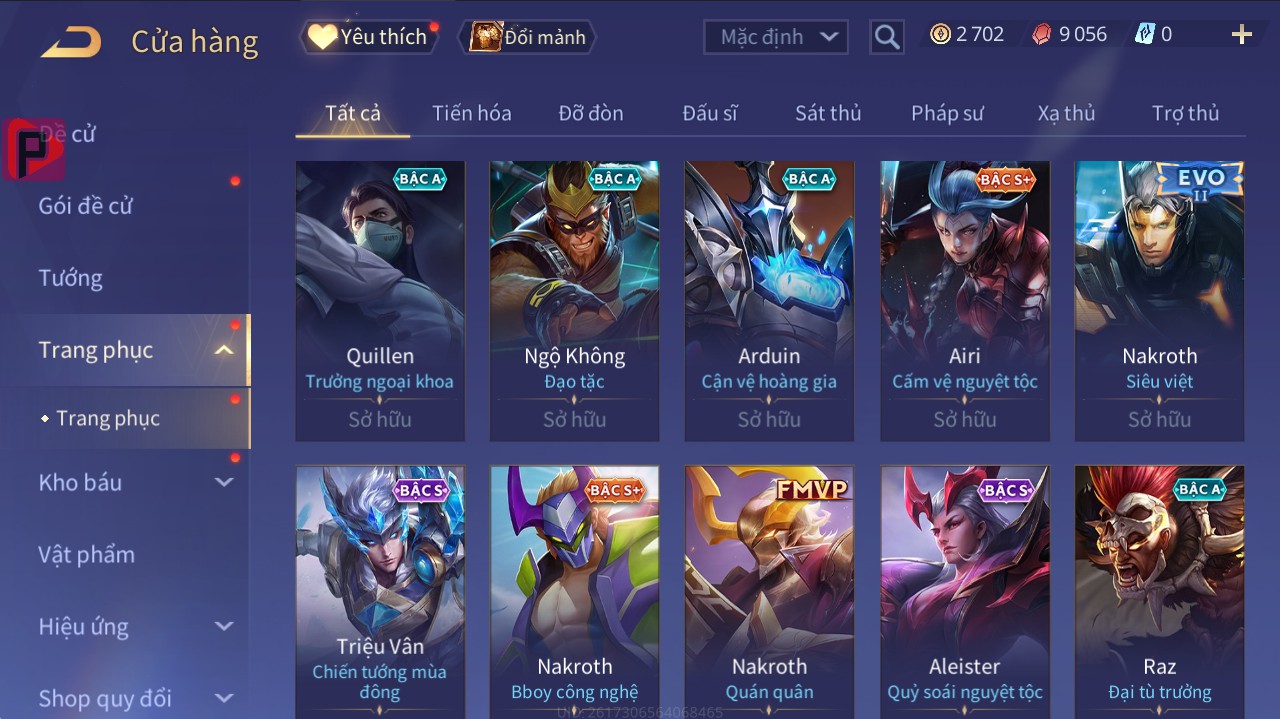Open the Đổi mảnh exchange
Screen dimensions: 1280x719
pos(528,37)
